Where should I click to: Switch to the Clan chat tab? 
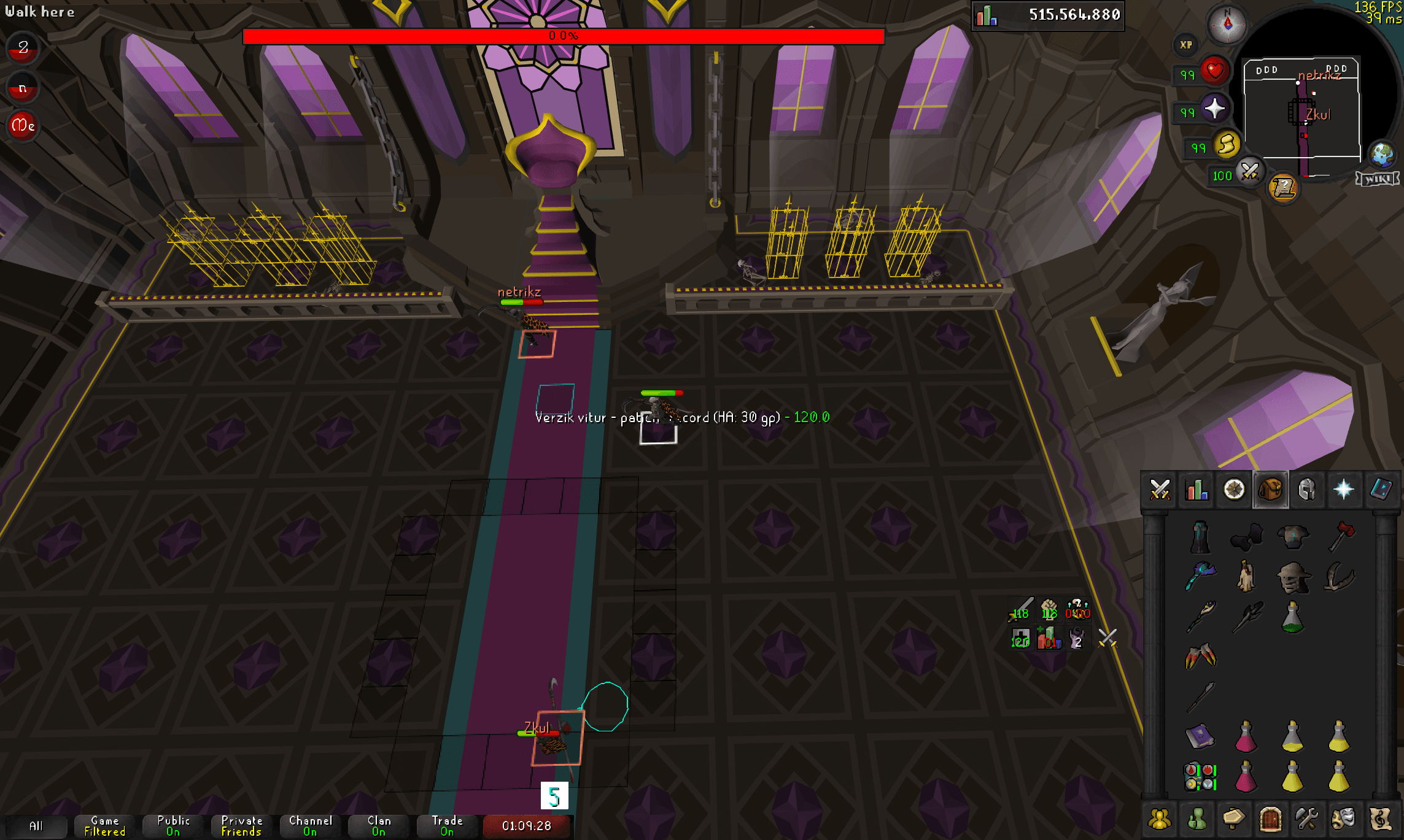378,825
